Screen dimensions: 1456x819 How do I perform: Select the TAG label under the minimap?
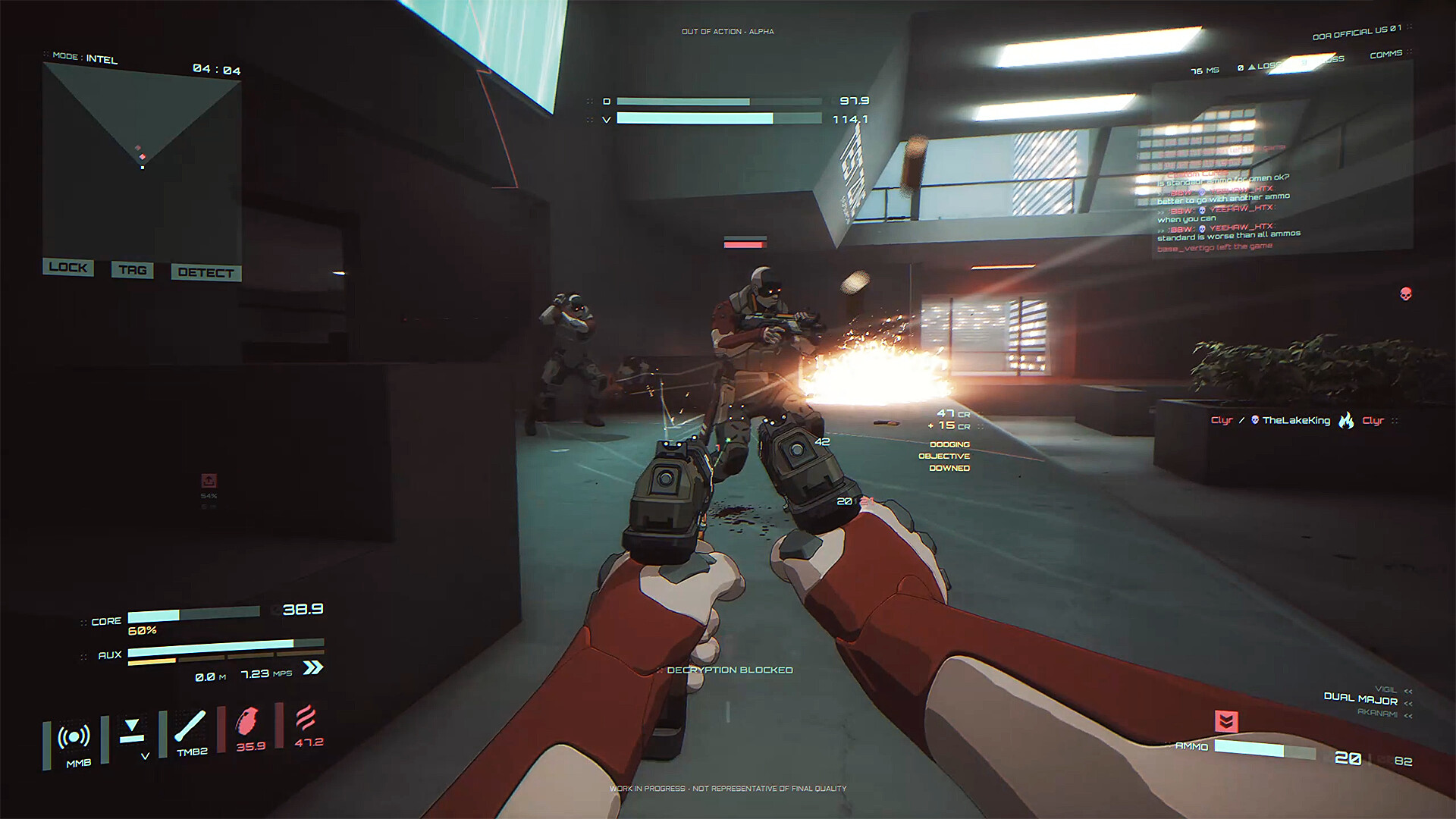coord(133,270)
